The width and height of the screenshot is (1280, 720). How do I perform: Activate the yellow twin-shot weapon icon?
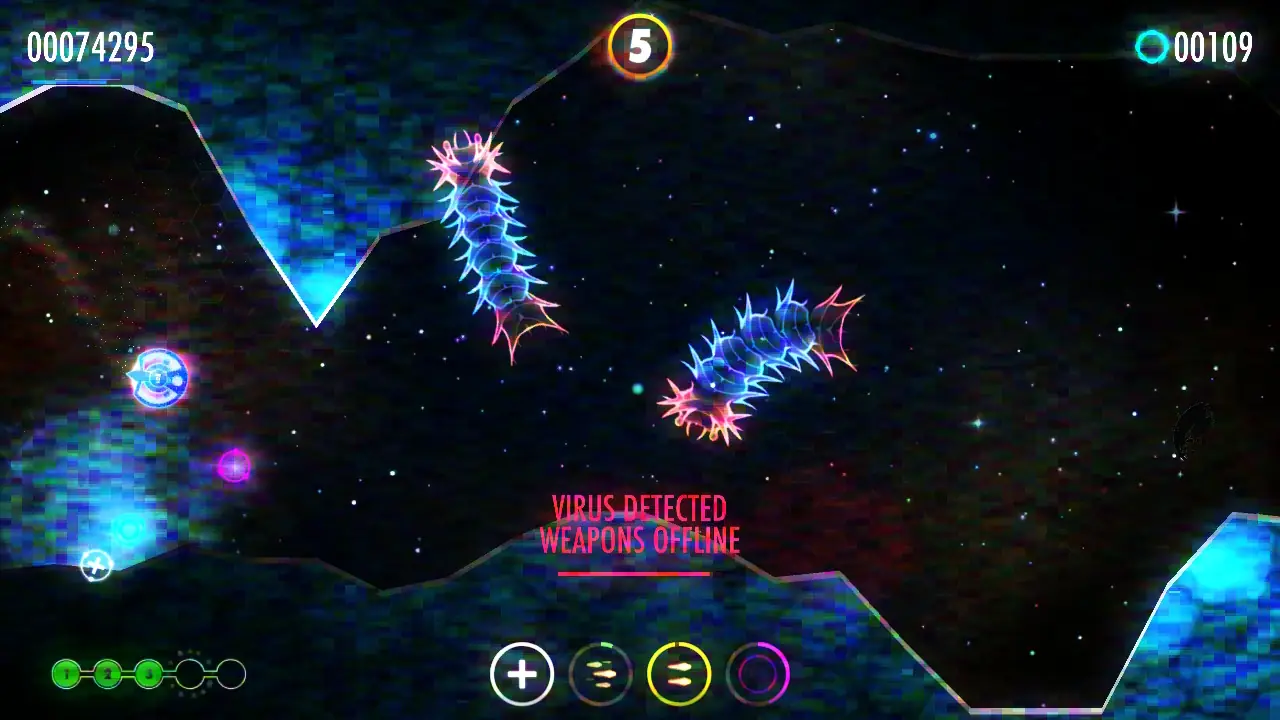pos(679,674)
